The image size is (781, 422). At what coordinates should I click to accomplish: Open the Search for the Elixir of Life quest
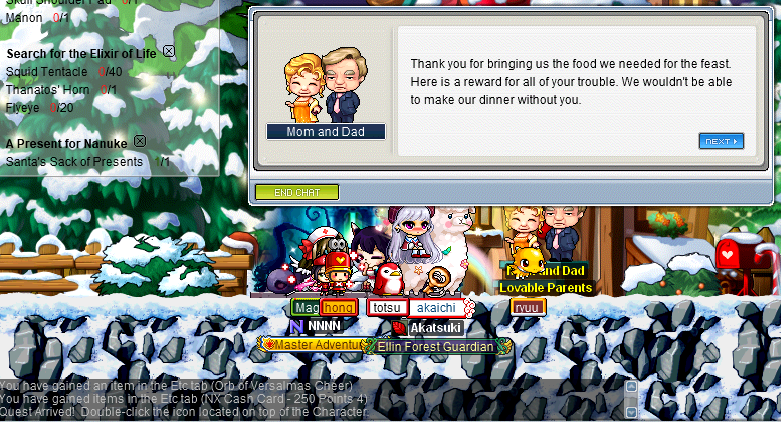81,52
